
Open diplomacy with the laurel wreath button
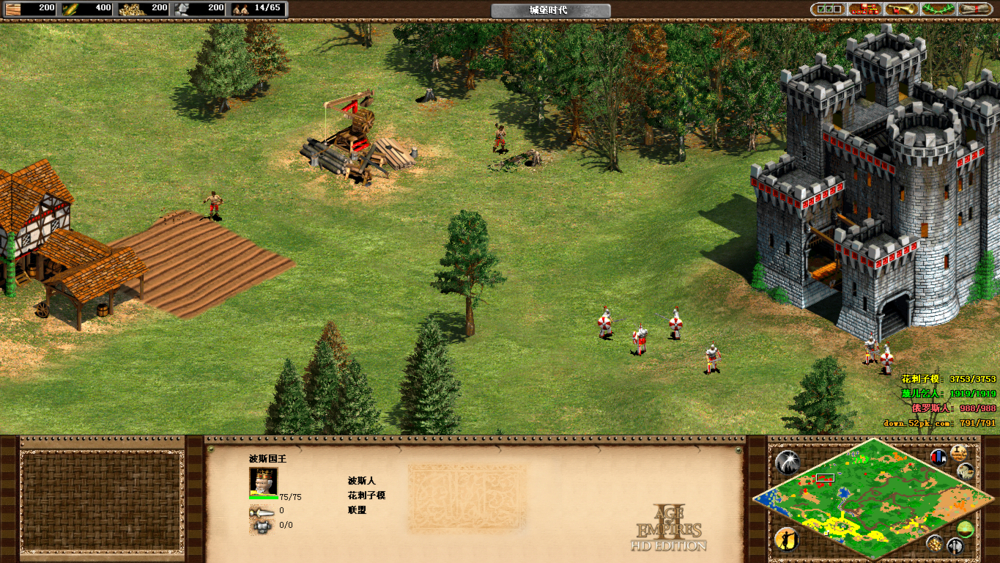pyautogui.click(x=937, y=9)
